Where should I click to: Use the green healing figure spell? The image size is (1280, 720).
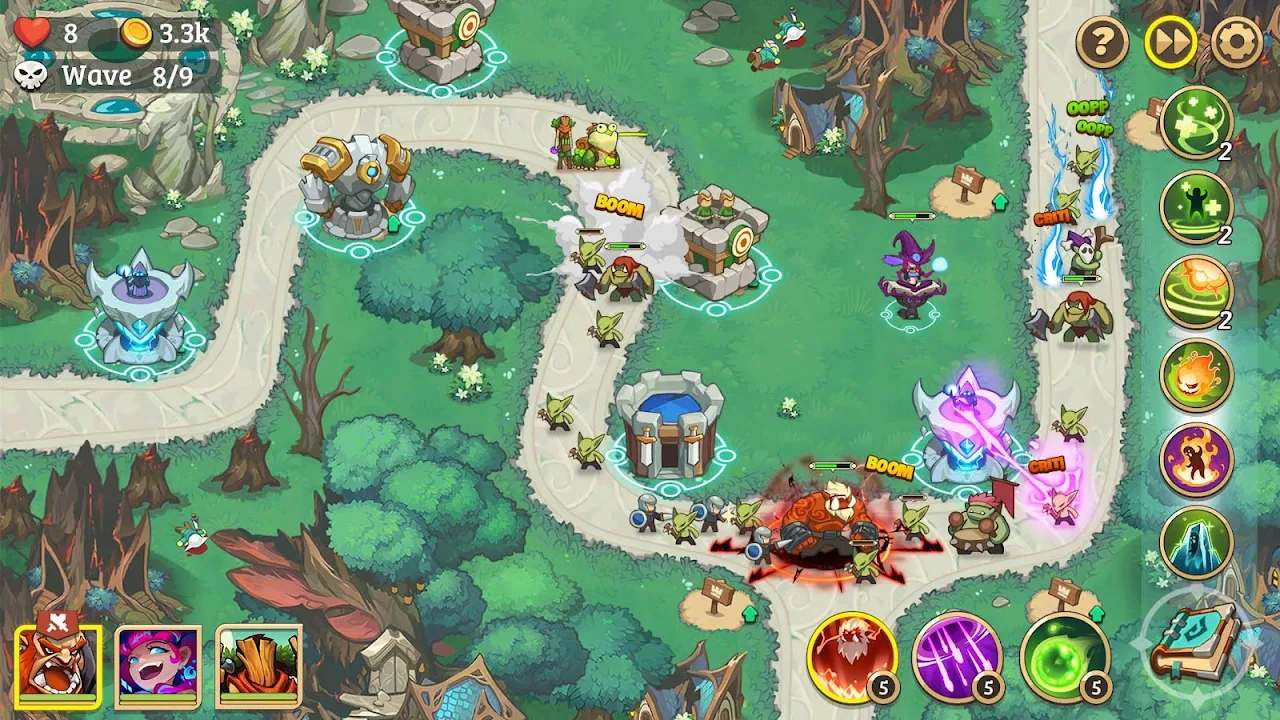point(1196,207)
